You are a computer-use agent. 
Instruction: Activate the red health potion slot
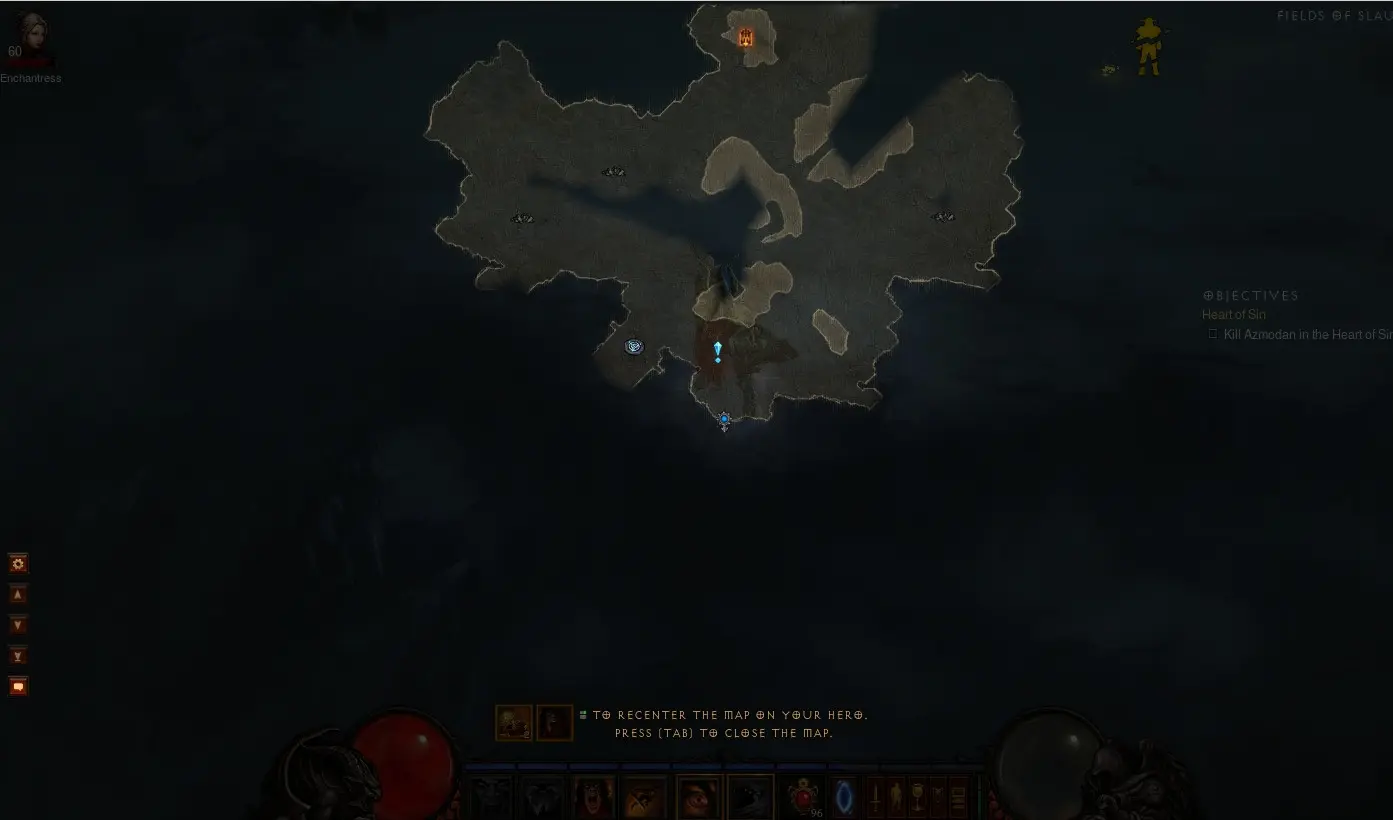pyautogui.click(x=803, y=797)
